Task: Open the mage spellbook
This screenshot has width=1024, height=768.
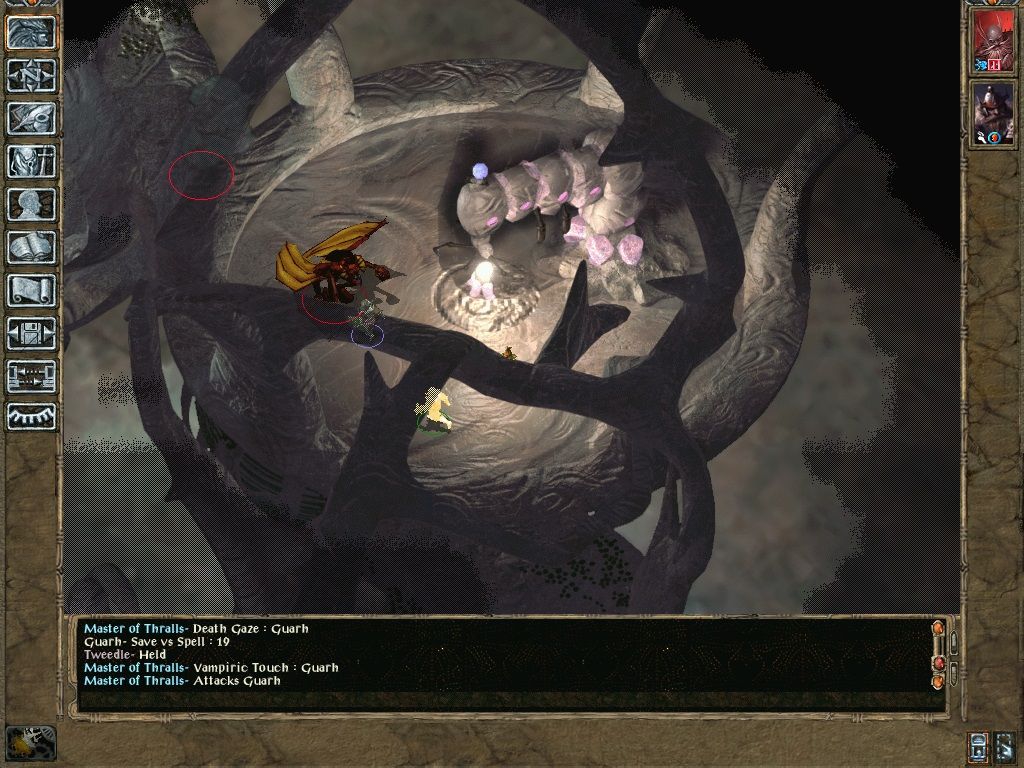Action: click(31, 247)
